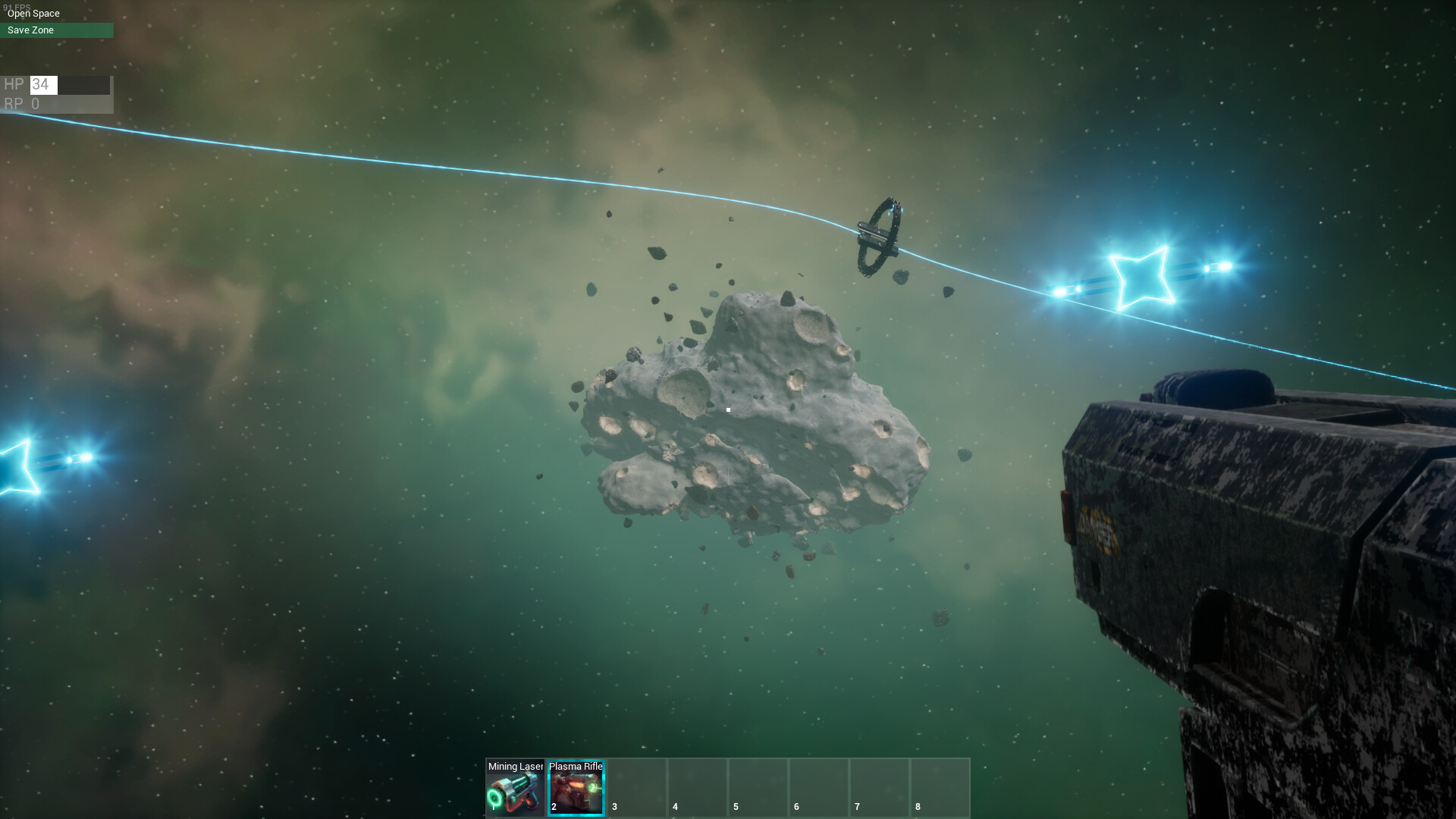
Task: Click empty hotbar slot 3
Action: point(636,787)
